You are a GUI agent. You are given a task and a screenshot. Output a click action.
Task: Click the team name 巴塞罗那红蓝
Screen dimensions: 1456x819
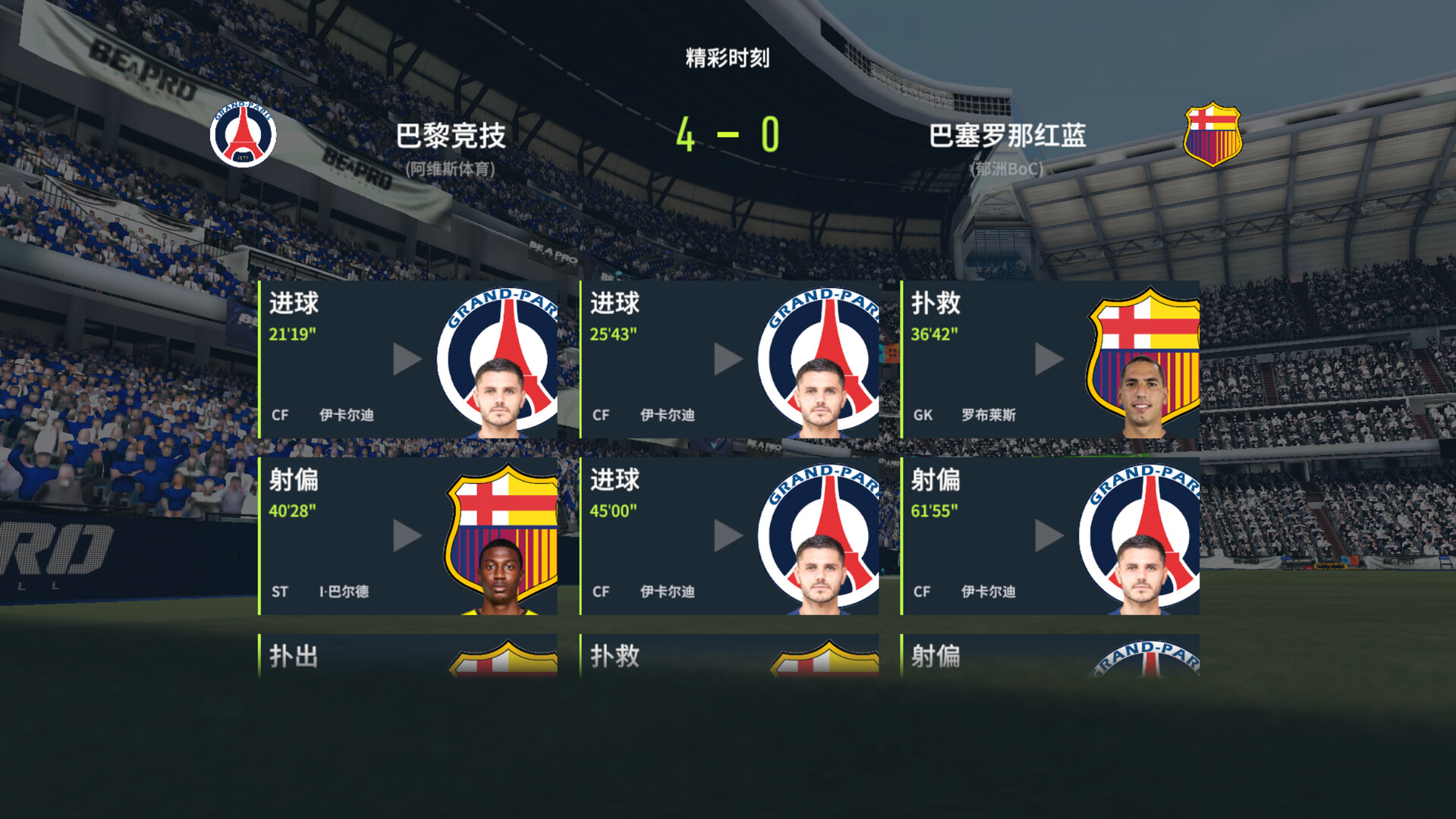1007,135
